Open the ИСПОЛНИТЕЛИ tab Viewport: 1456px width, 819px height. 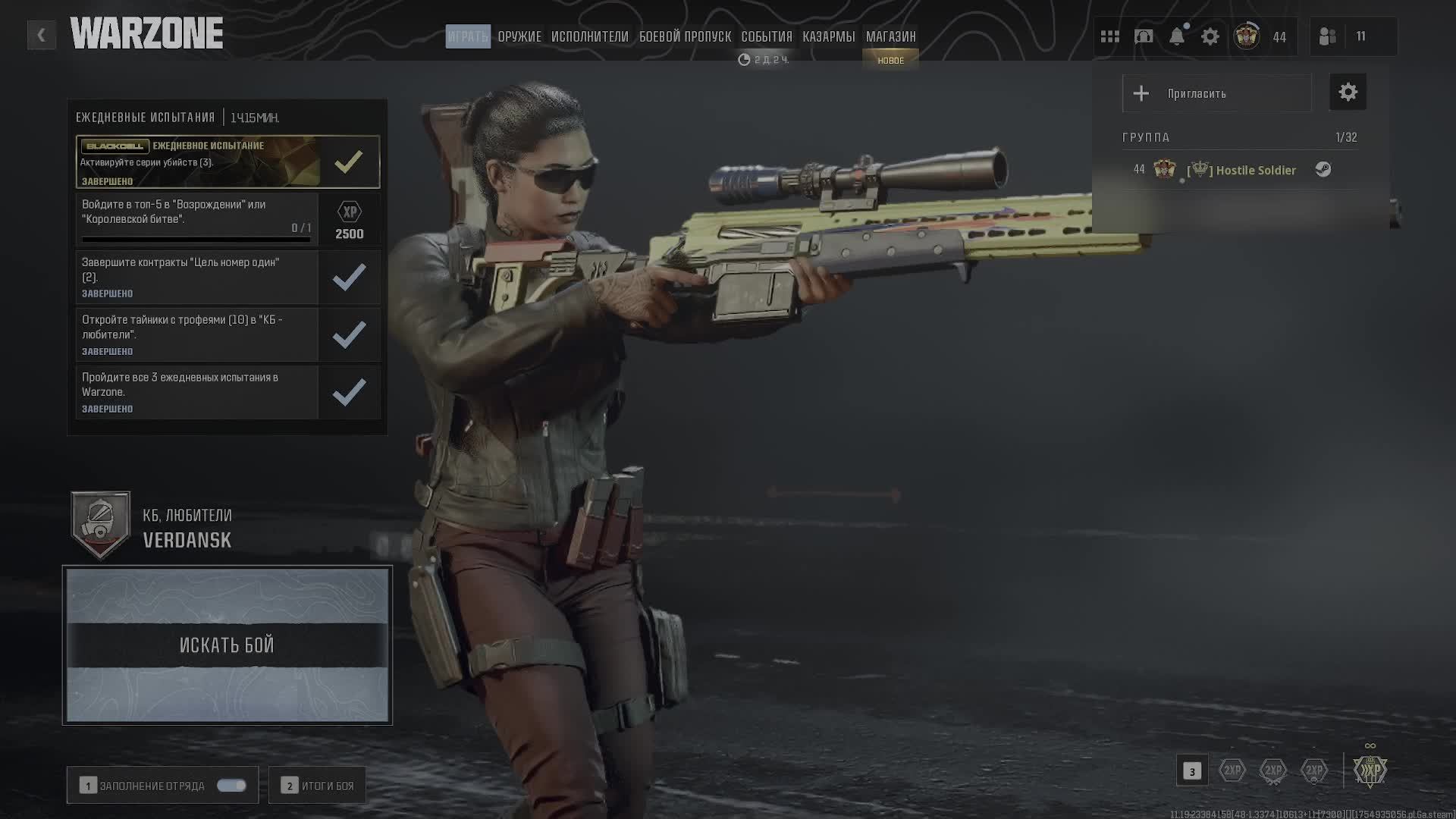589,36
